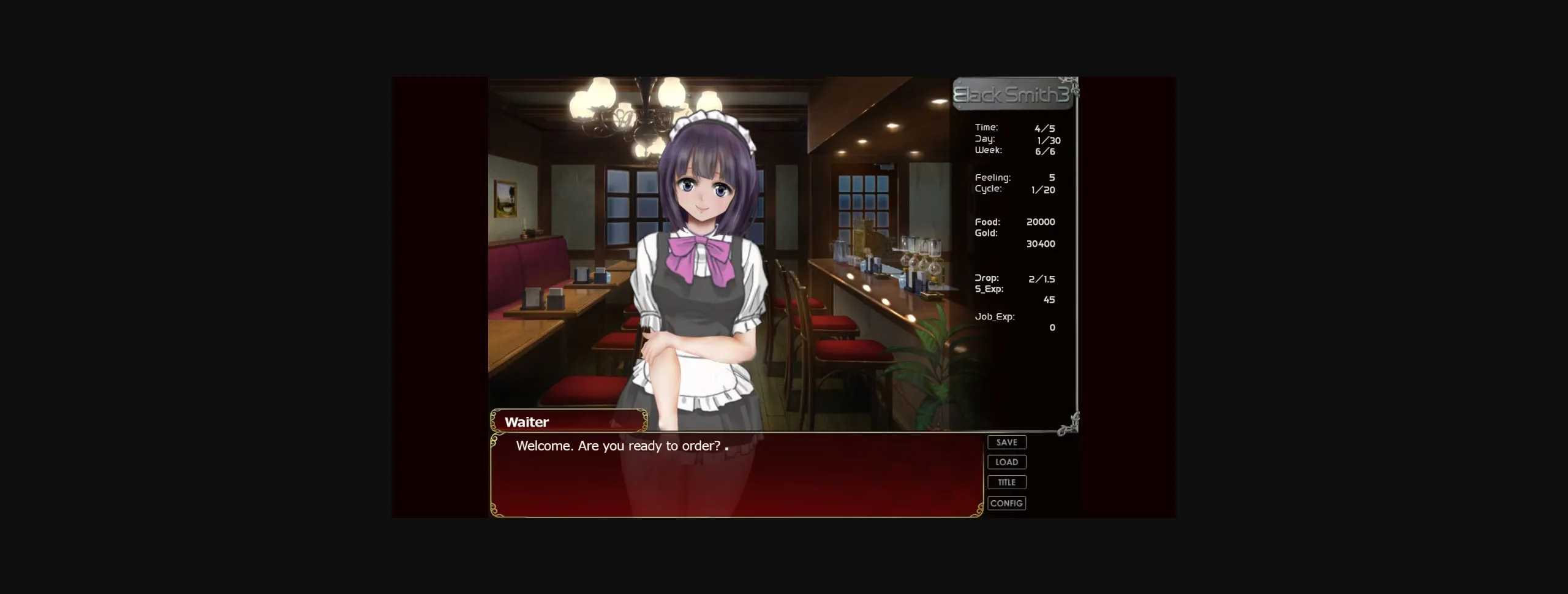Click the blinking cursor after the dialogue text
This screenshot has height=594, width=1568.
[x=726, y=448]
